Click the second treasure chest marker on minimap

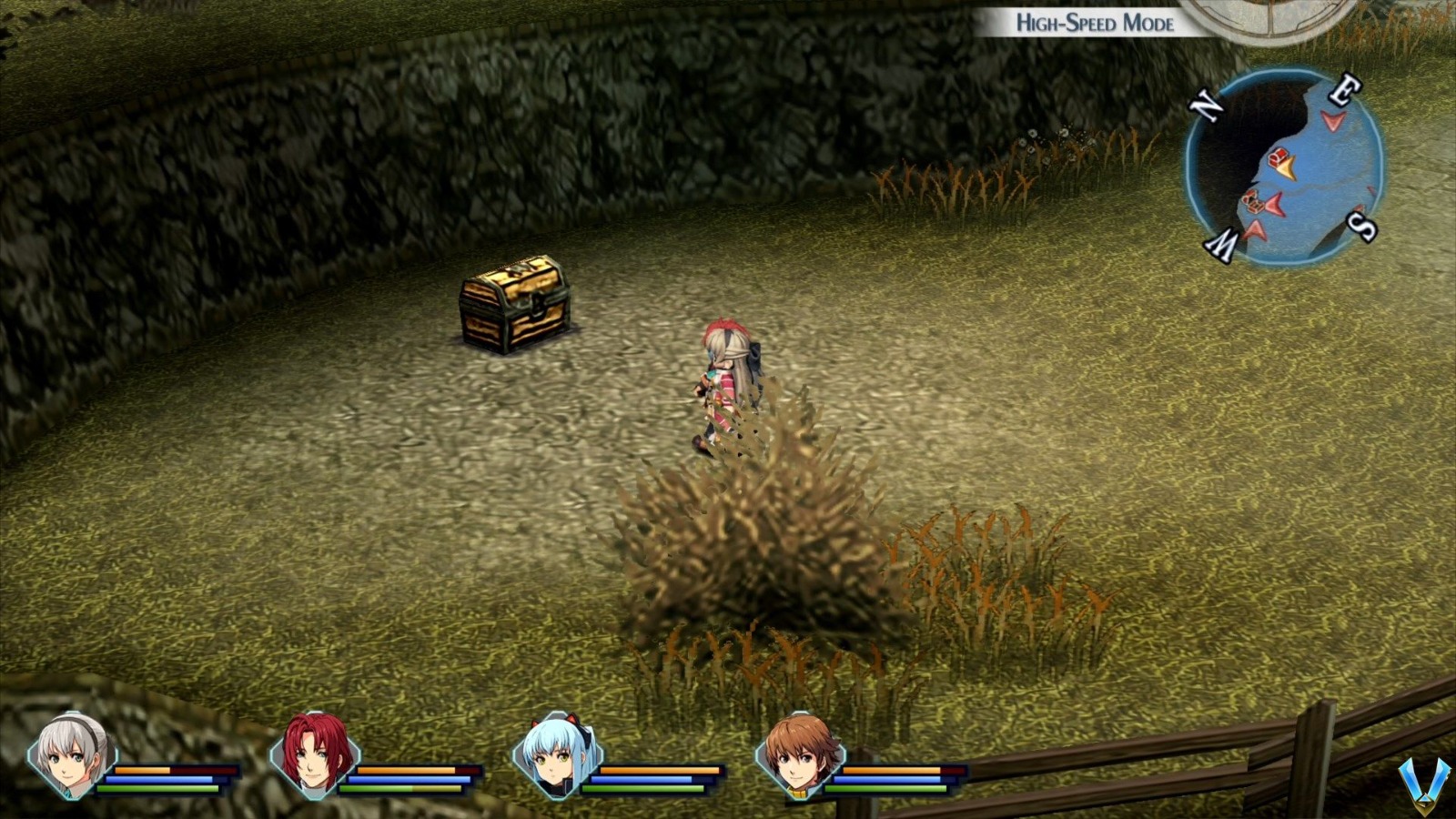pyautogui.click(x=1253, y=201)
